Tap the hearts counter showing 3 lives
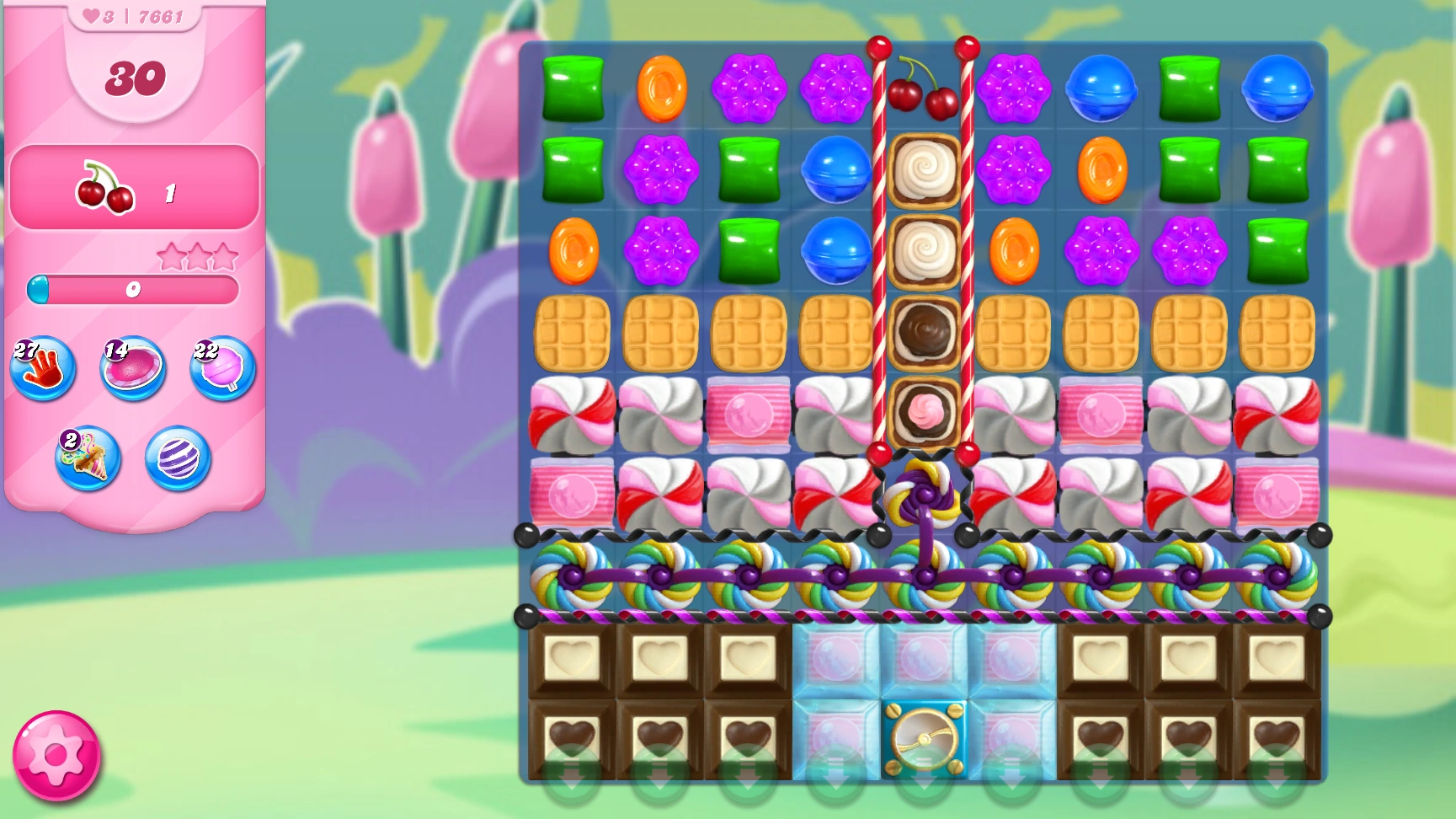This screenshot has width=1456, height=819. (x=93, y=13)
